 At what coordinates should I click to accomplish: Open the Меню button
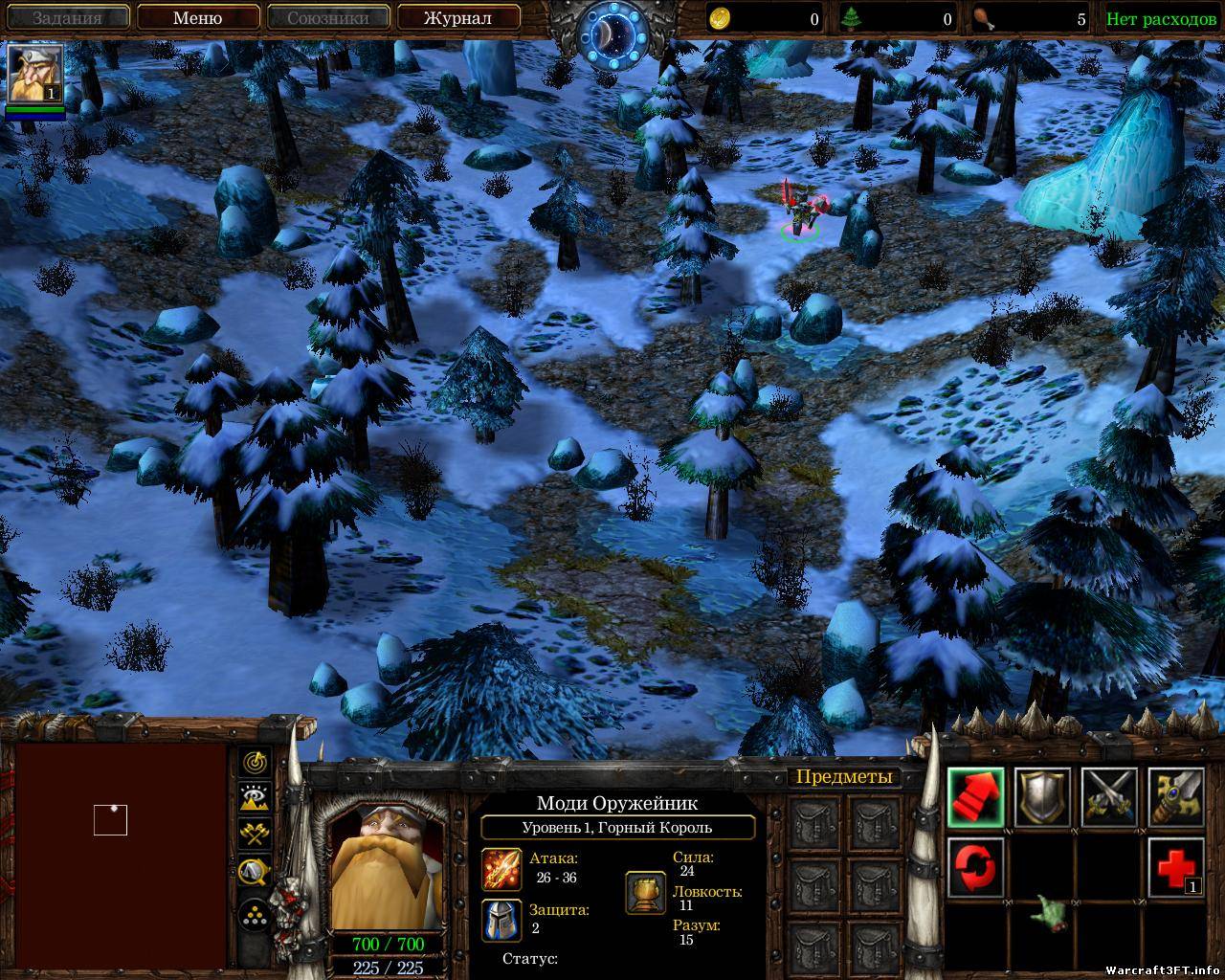point(197,18)
